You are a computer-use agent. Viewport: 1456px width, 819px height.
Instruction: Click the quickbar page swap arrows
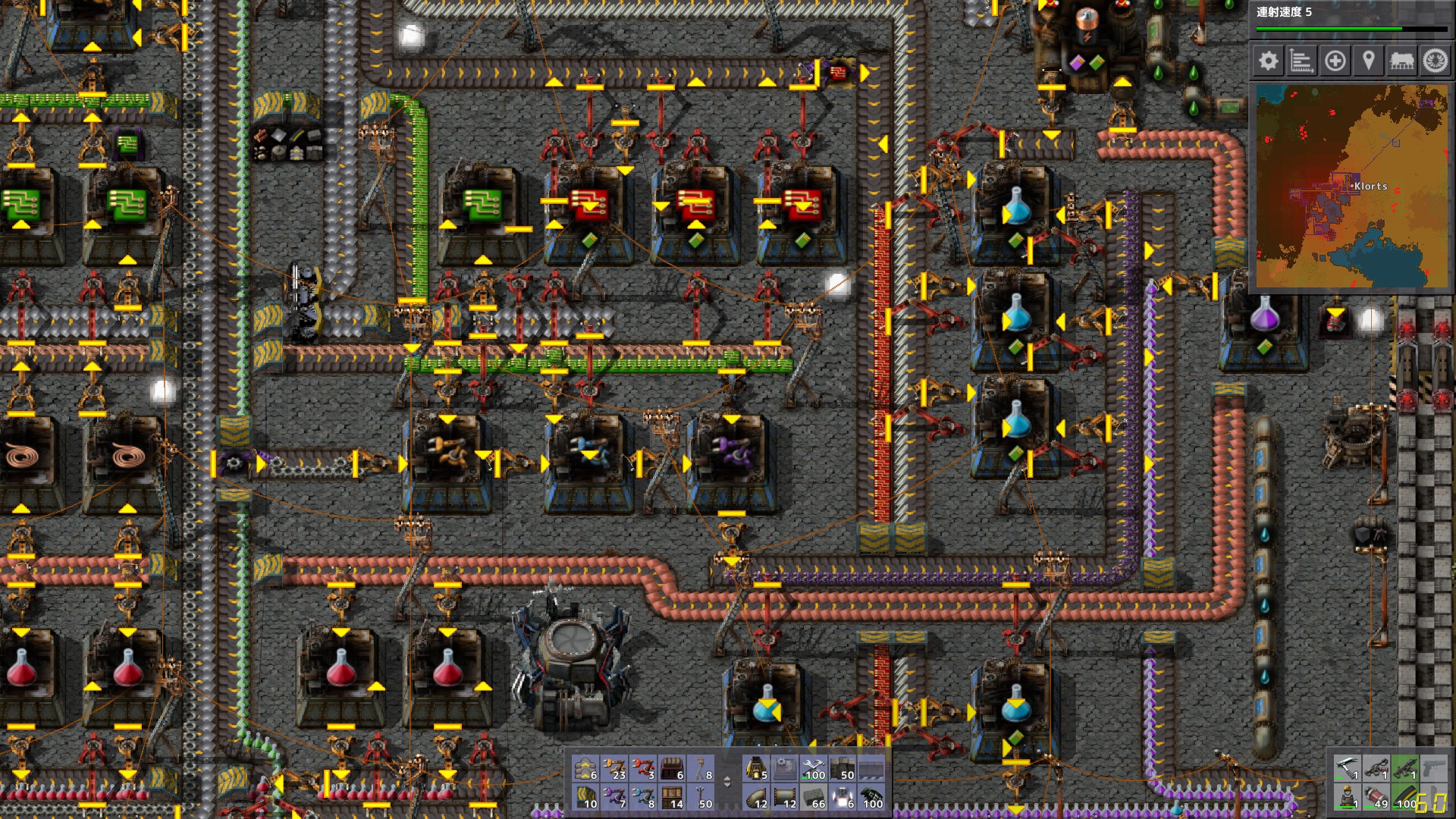click(727, 781)
